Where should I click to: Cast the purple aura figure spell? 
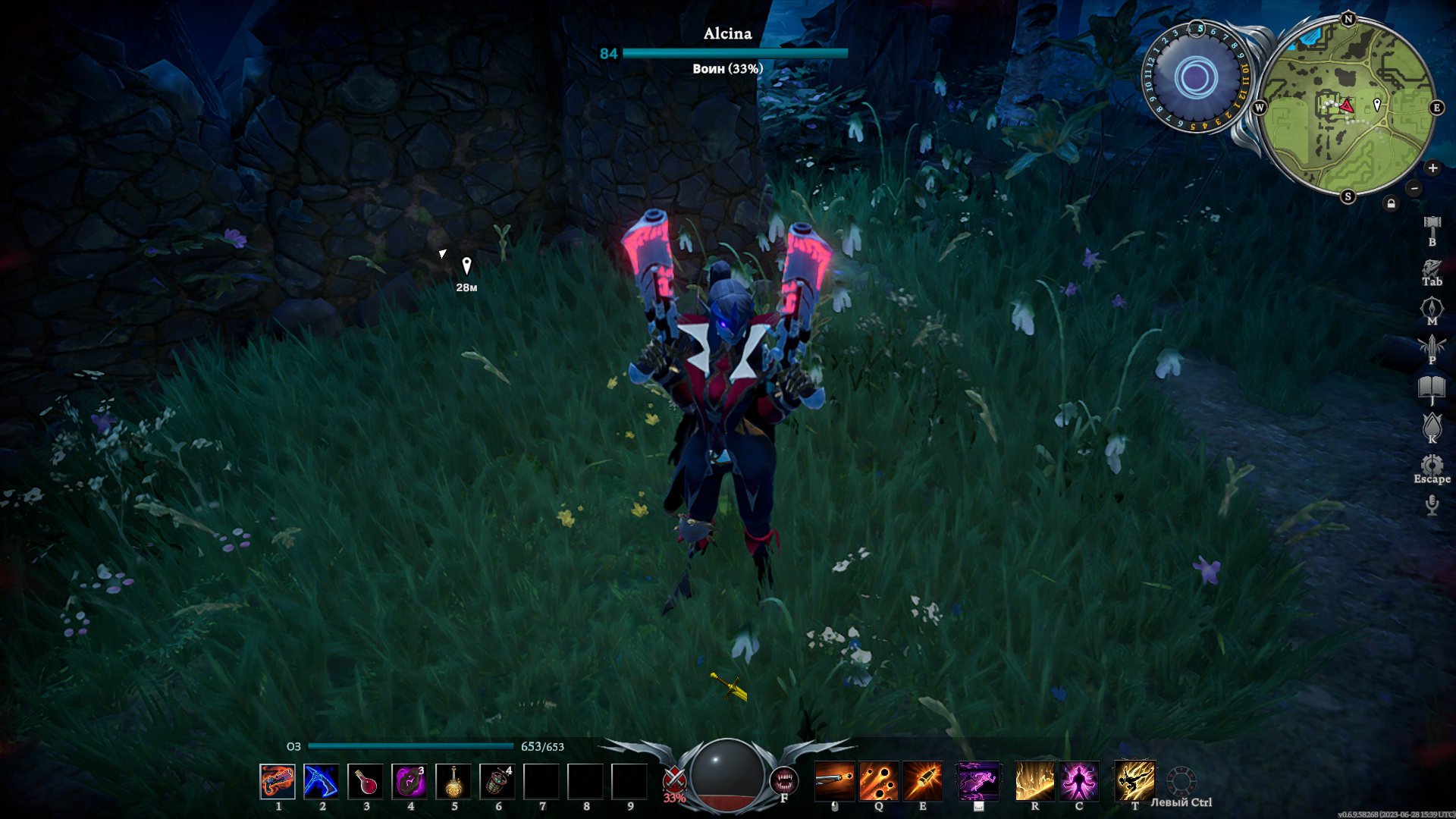click(1078, 781)
